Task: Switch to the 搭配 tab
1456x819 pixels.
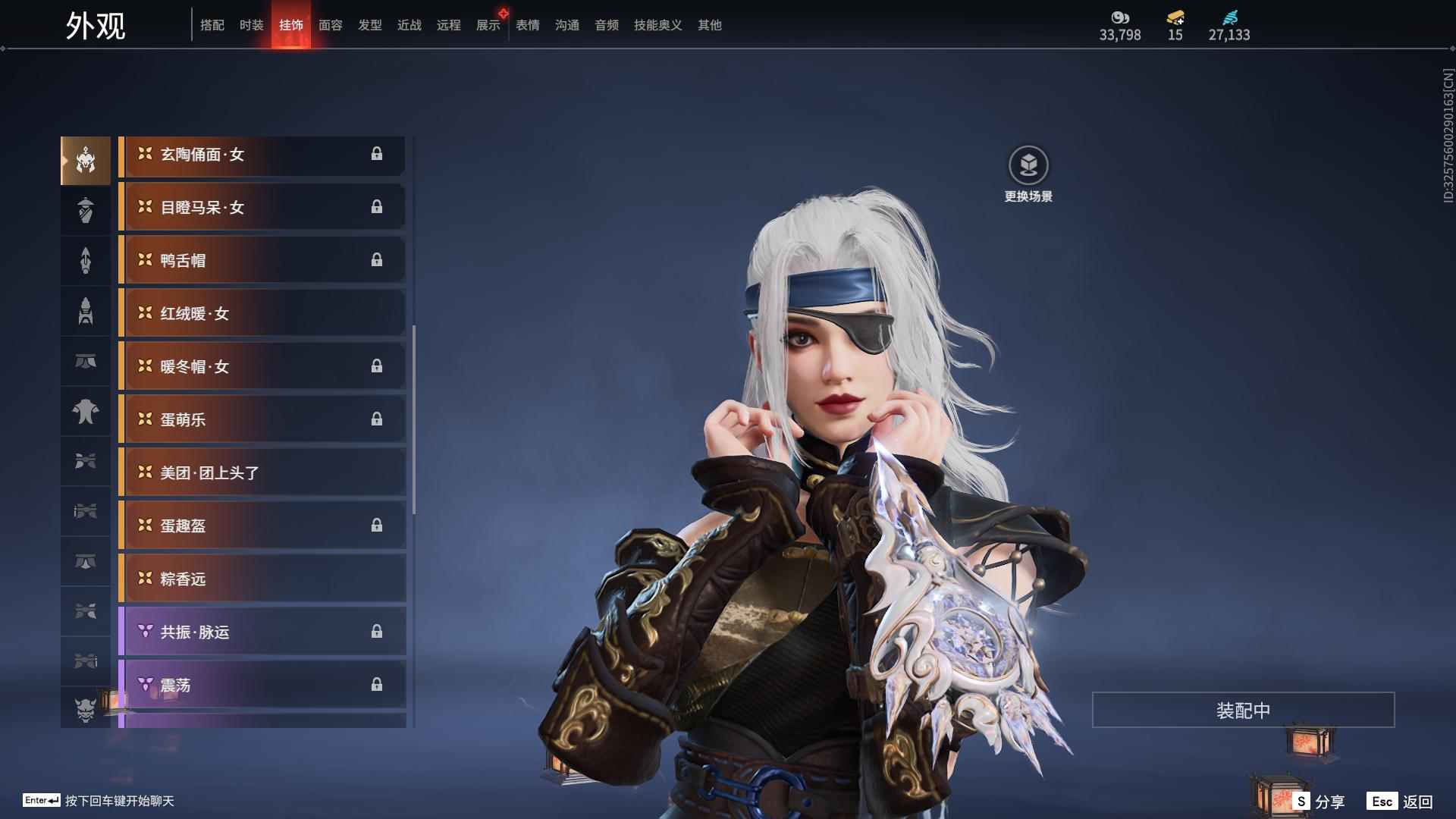Action: pos(212,25)
